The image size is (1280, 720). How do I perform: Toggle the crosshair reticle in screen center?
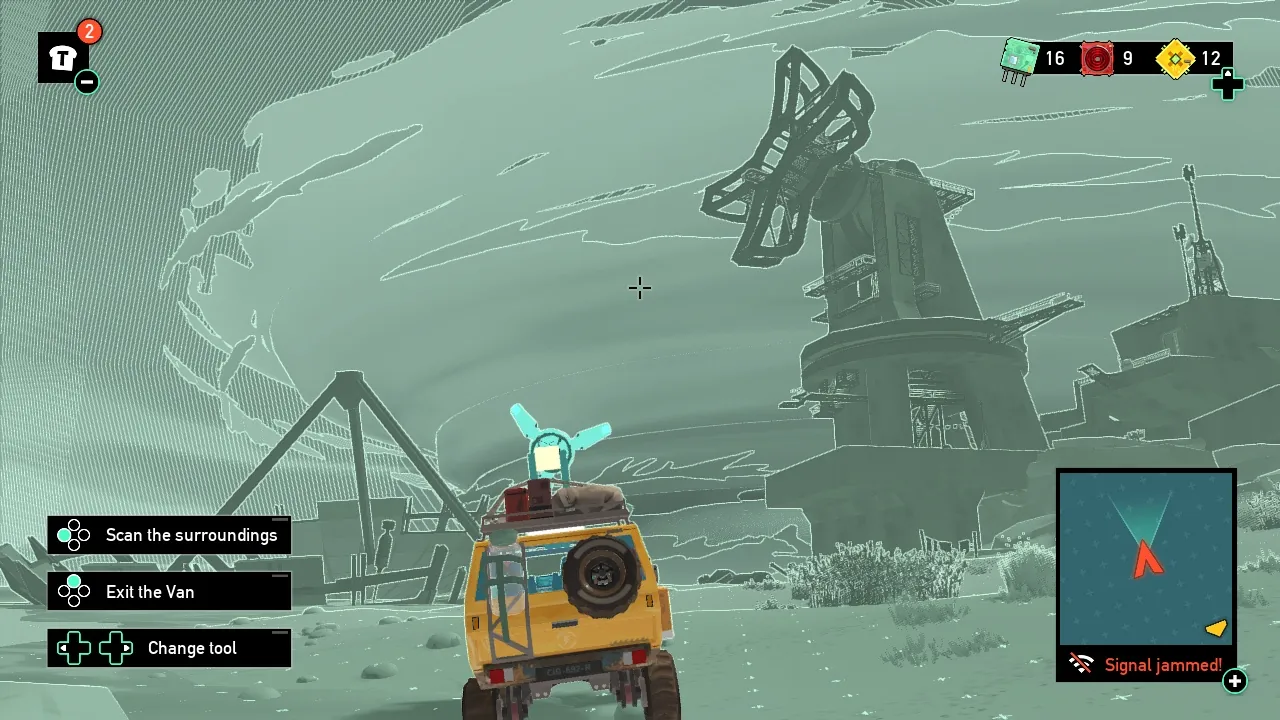click(639, 289)
